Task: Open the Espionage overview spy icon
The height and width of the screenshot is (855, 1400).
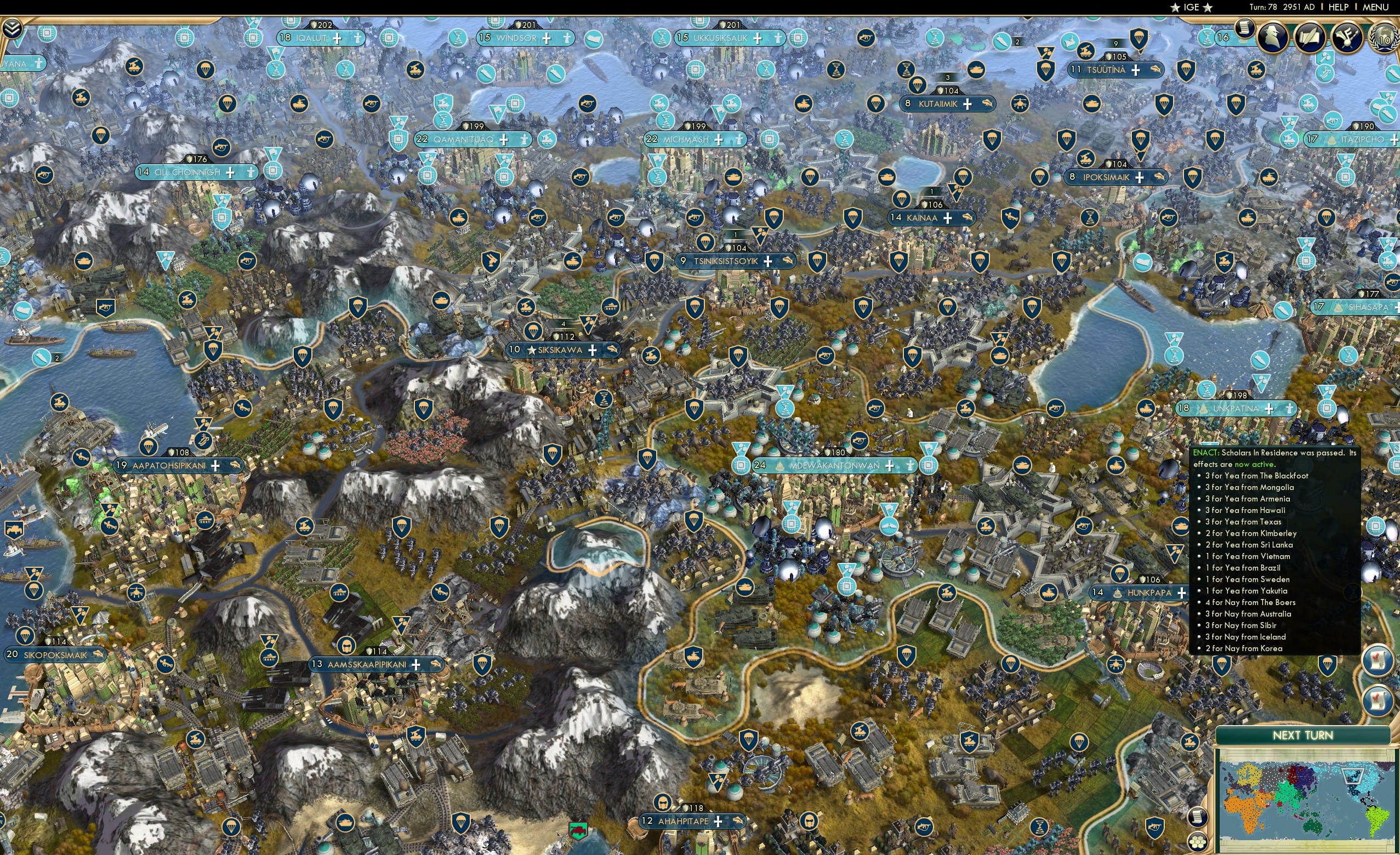Action: point(1272,37)
